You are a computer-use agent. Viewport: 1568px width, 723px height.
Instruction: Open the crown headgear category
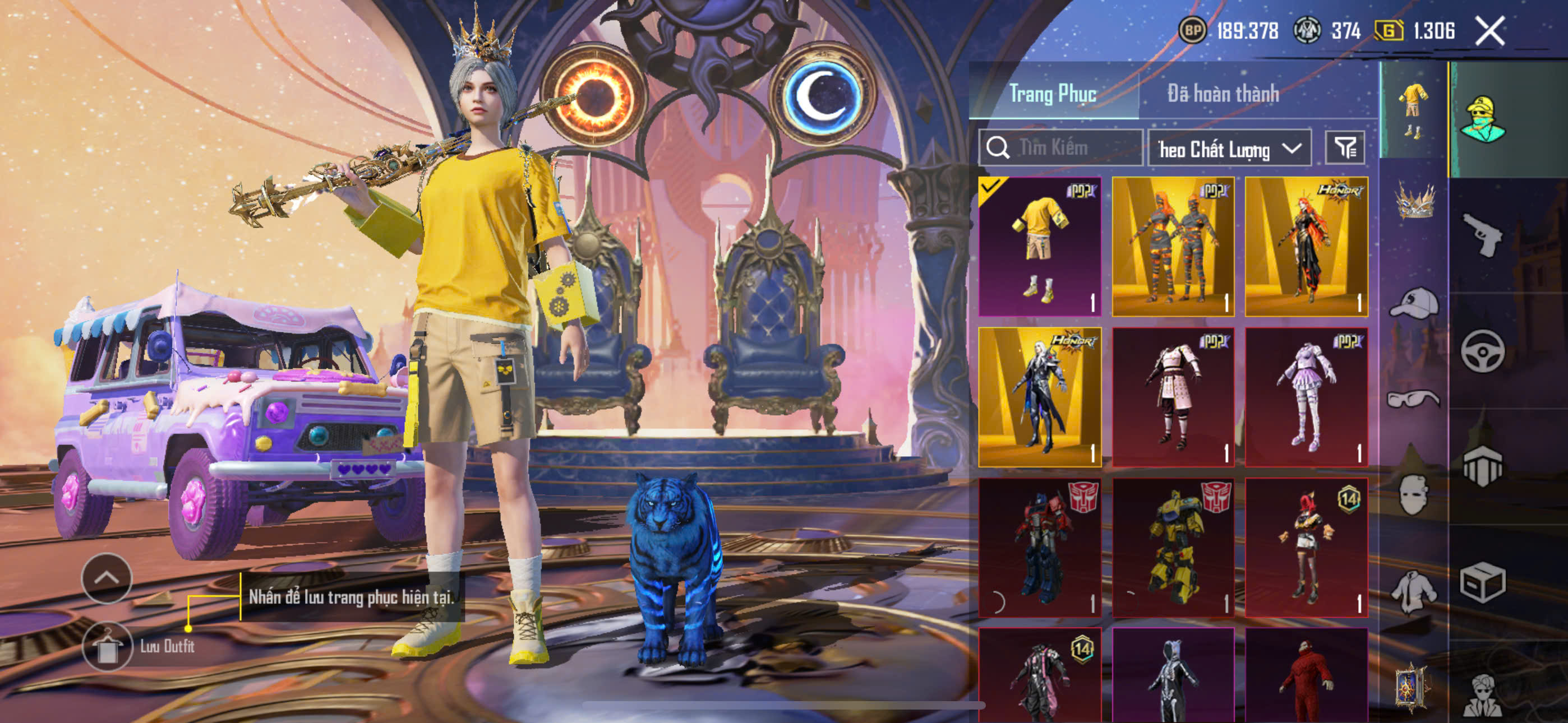pos(1414,201)
